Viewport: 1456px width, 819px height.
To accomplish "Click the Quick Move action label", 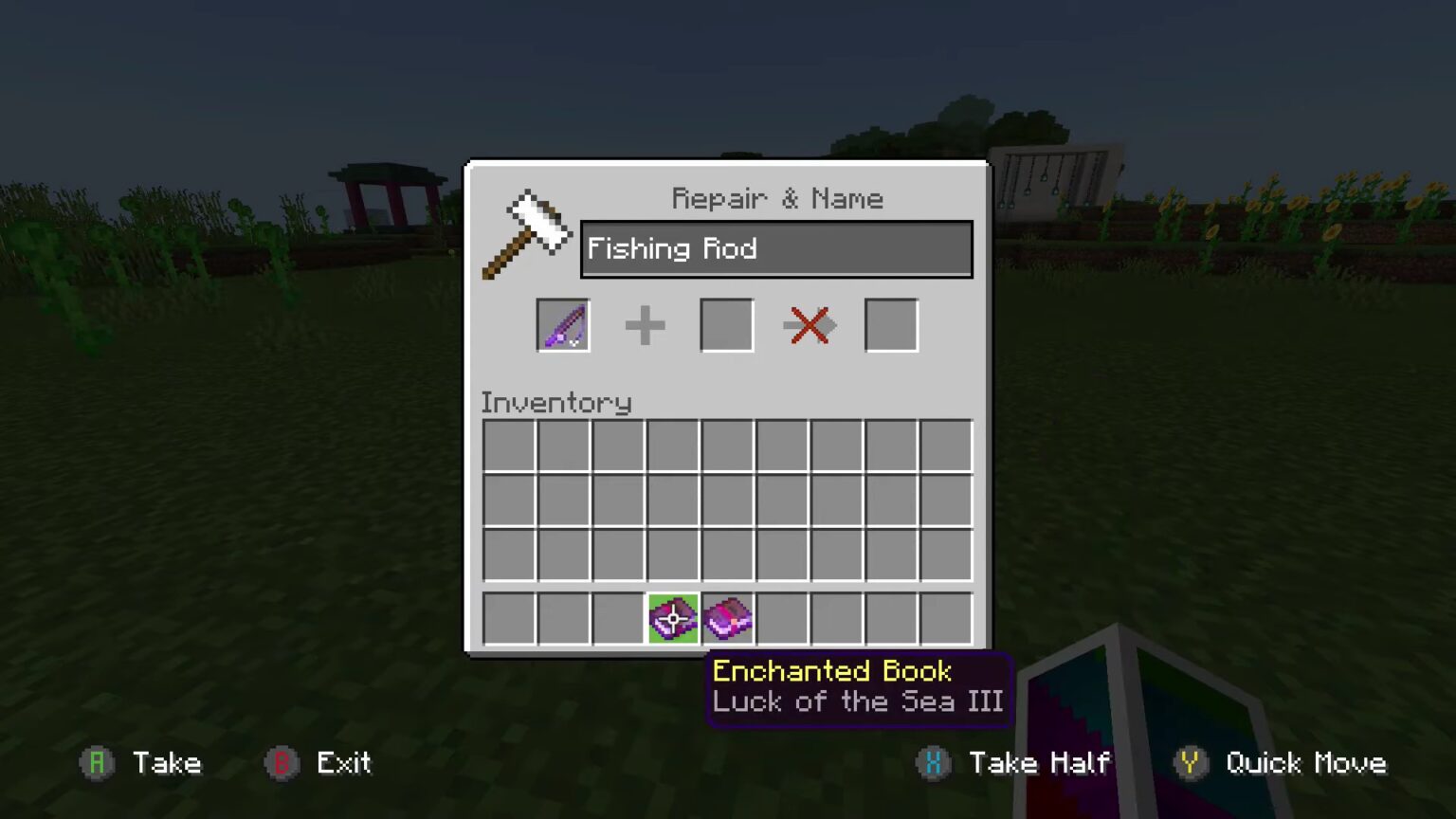I will (1306, 763).
